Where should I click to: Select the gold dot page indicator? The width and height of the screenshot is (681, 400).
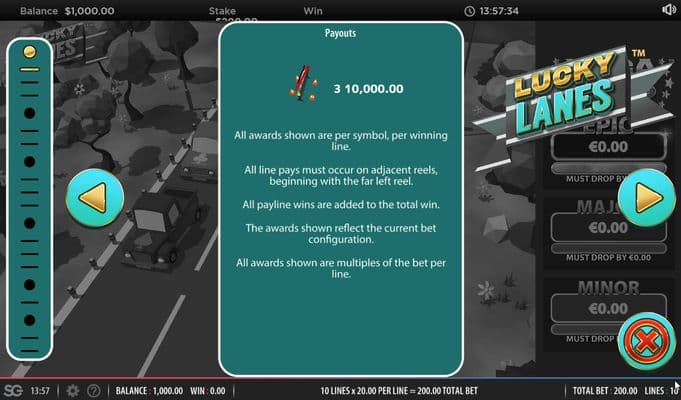click(30, 50)
